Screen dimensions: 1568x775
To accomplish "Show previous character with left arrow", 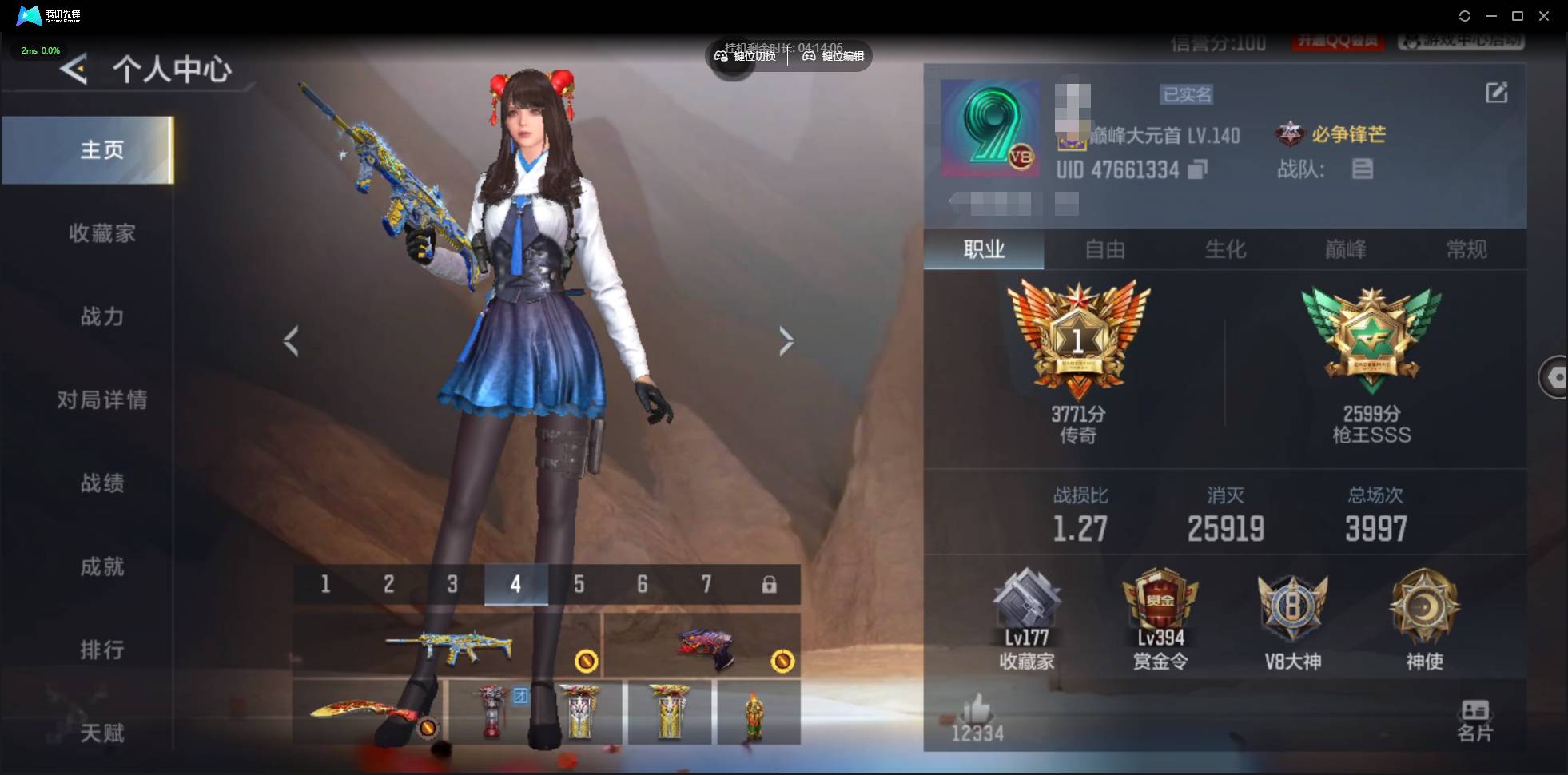I will point(292,341).
